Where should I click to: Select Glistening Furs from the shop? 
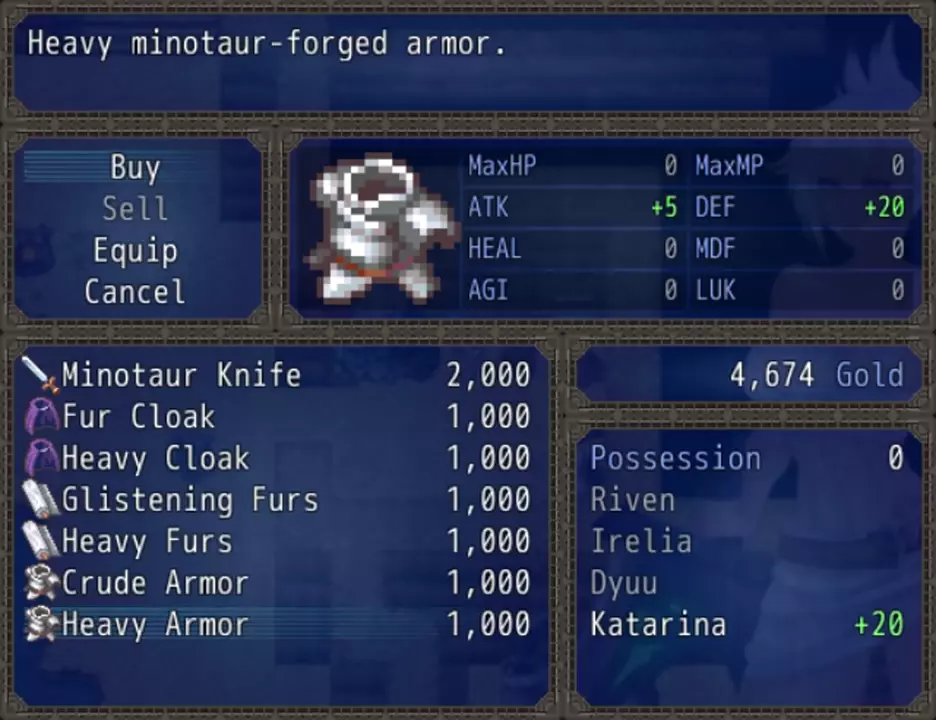click(277, 500)
